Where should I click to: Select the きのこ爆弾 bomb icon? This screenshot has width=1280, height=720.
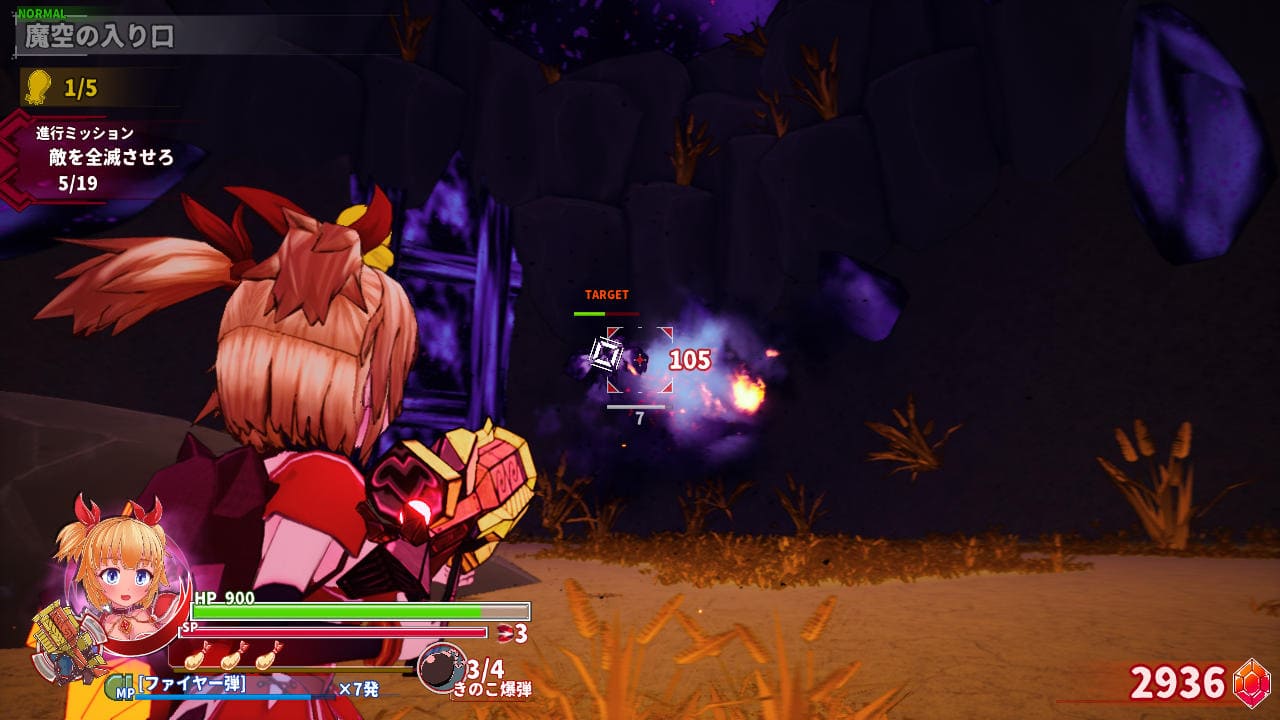(440, 667)
